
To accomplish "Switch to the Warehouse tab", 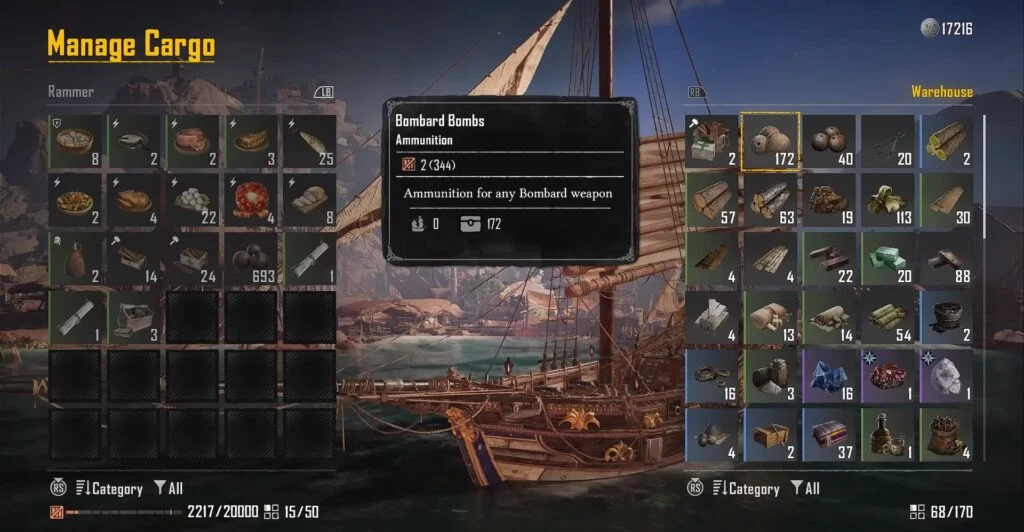I will [x=941, y=92].
